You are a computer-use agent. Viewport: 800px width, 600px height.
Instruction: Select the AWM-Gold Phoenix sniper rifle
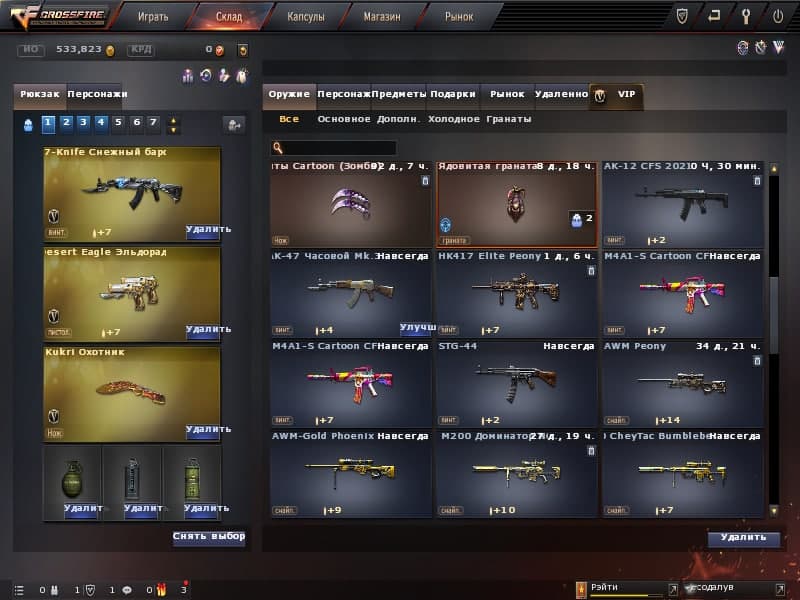click(x=350, y=473)
